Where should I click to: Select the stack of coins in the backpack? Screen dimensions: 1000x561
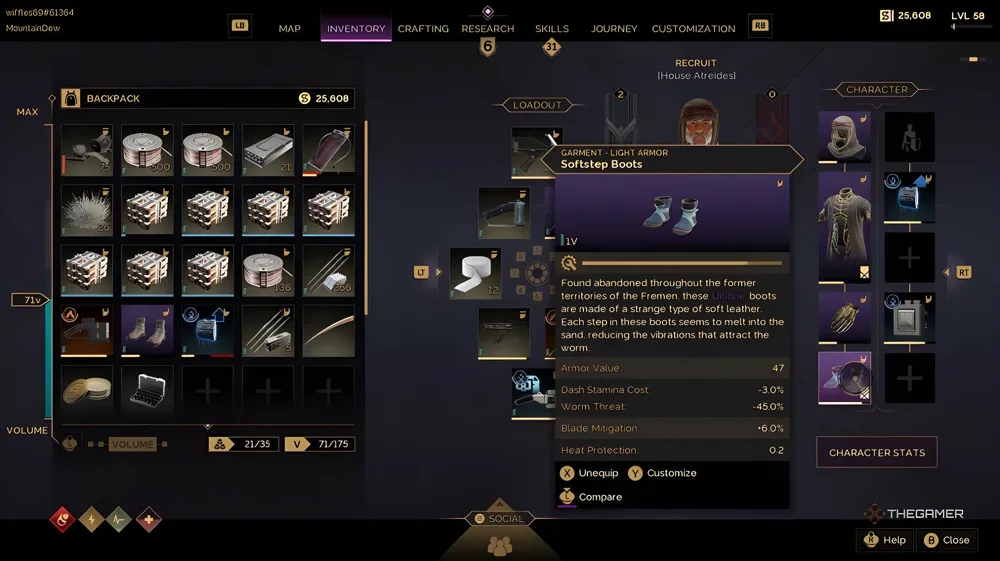[x=87, y=390]
